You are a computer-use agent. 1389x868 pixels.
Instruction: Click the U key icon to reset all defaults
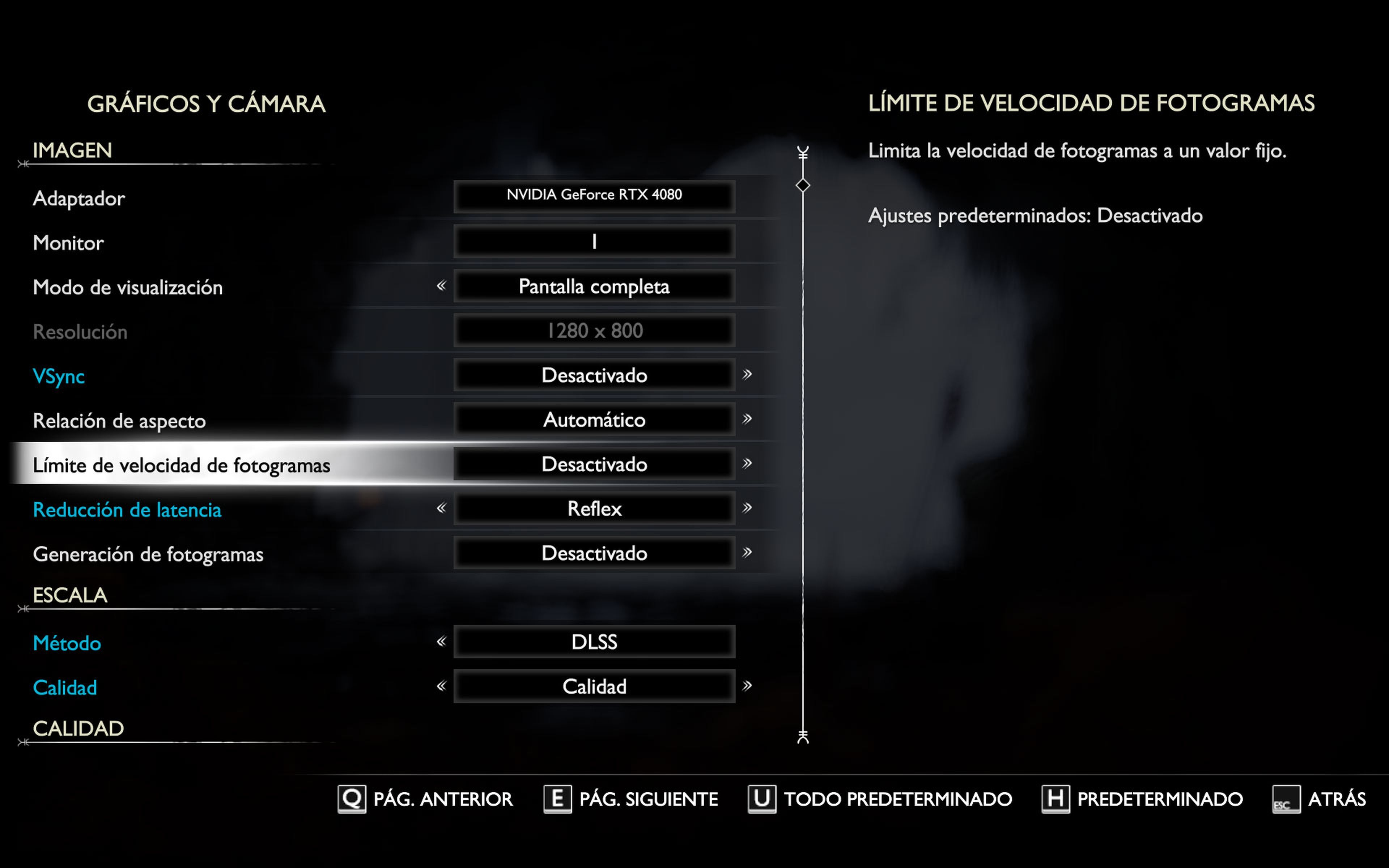point(762,799)
